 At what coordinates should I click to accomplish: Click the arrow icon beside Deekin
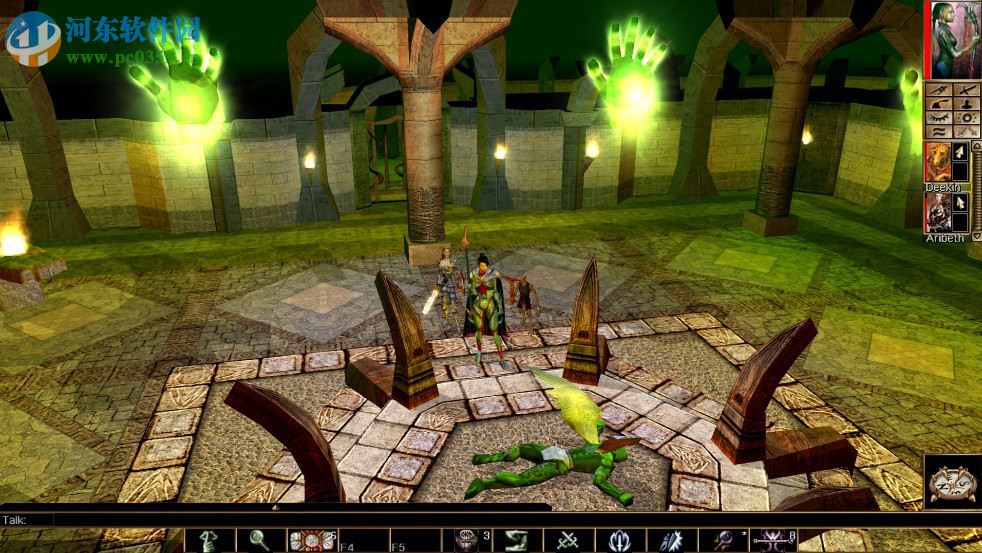point(958,152)
